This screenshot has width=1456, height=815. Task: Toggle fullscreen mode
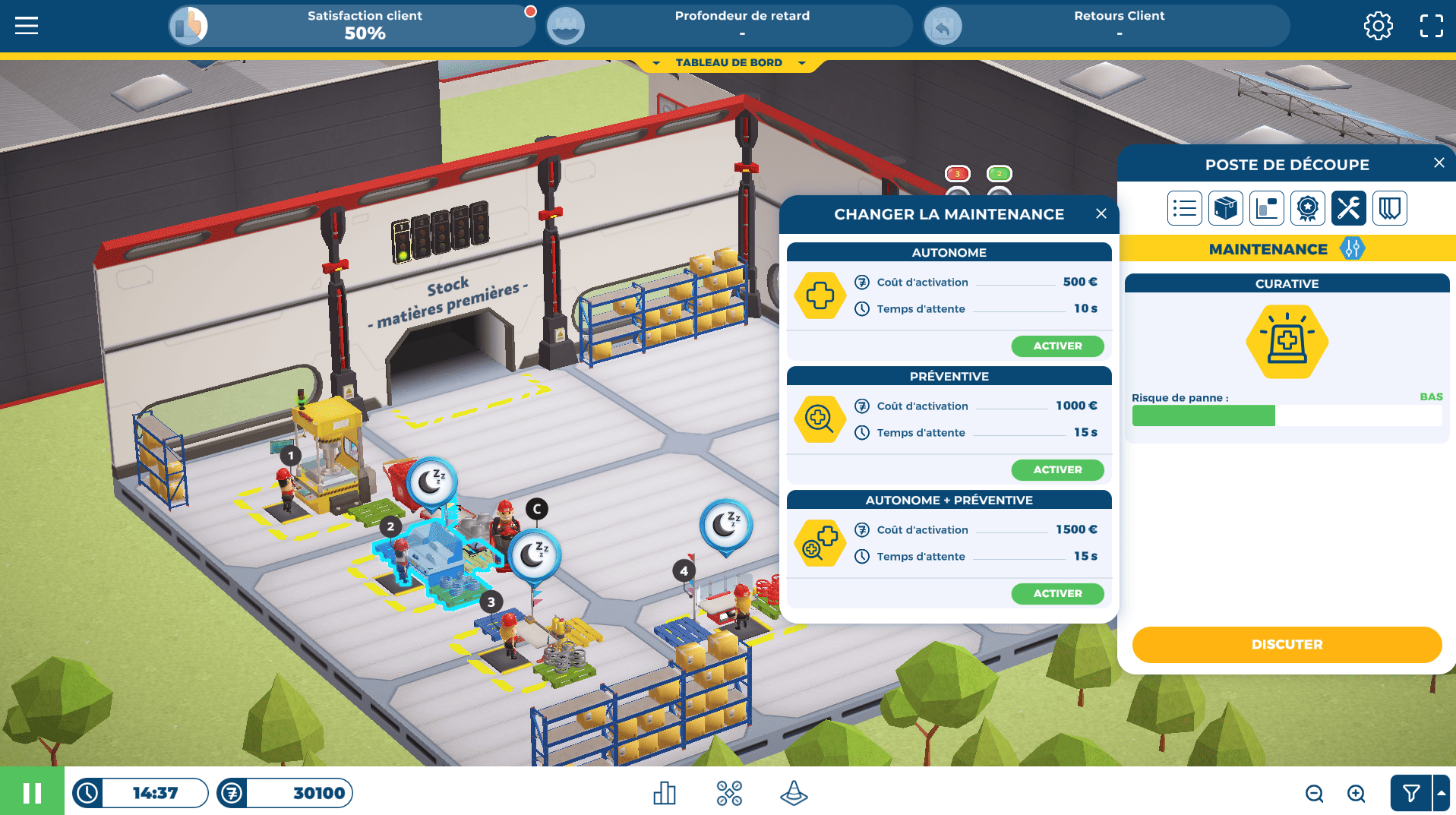pyautogui.click(x=1431, y=26)
